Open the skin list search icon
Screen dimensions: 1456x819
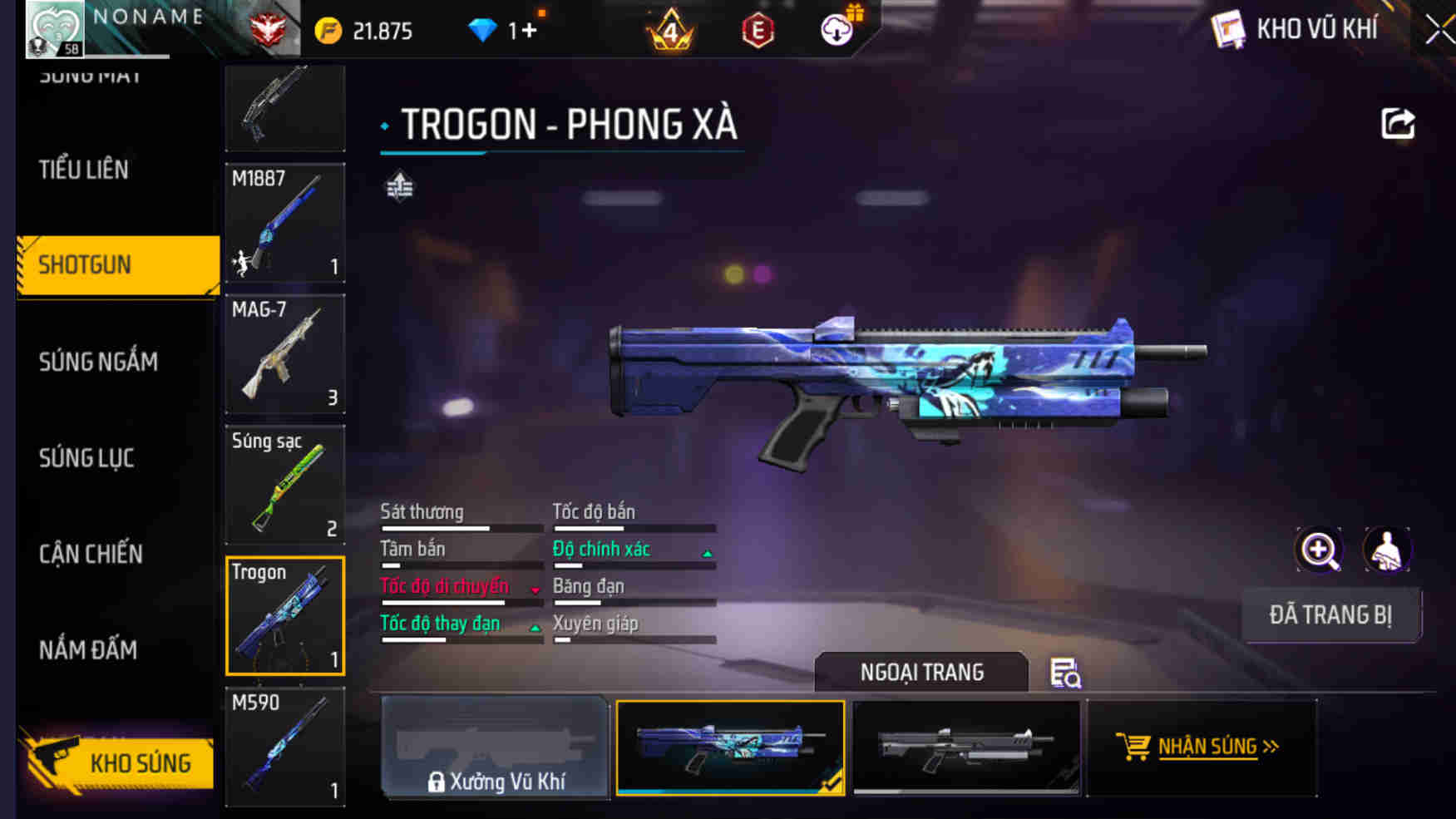pos(1065,673)
